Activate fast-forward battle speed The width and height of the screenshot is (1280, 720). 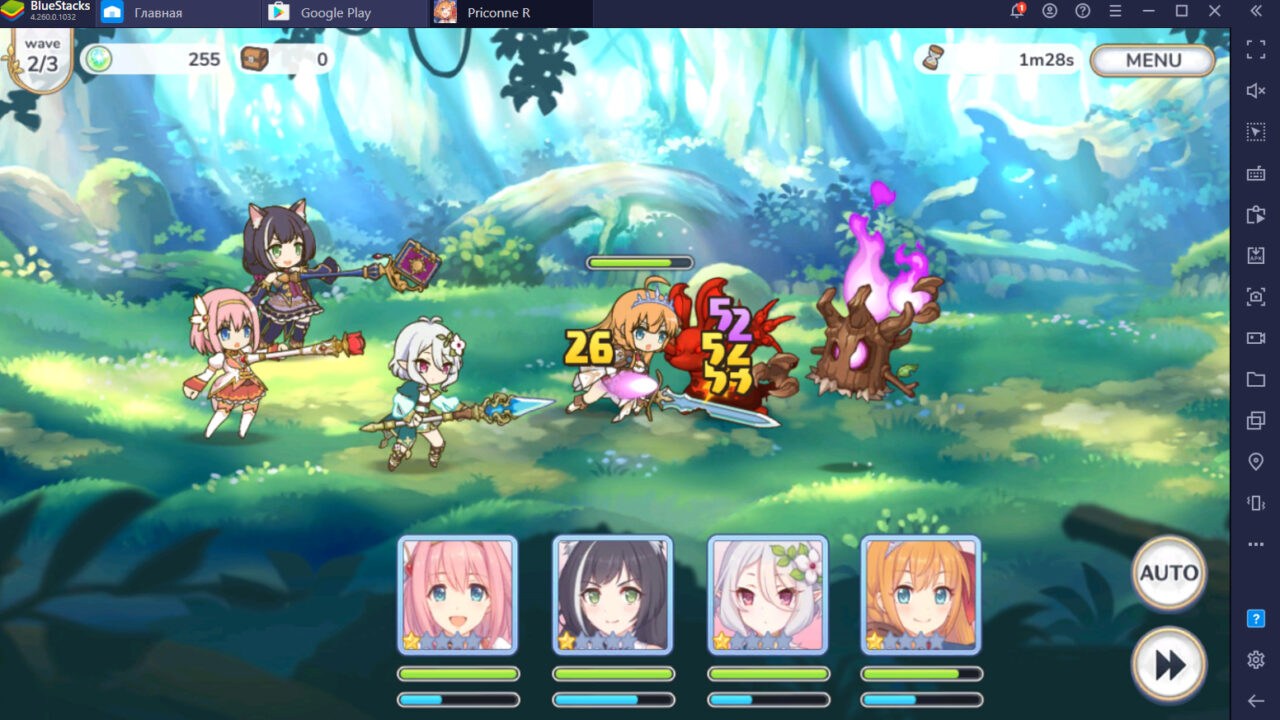[x=1168, y=663]
